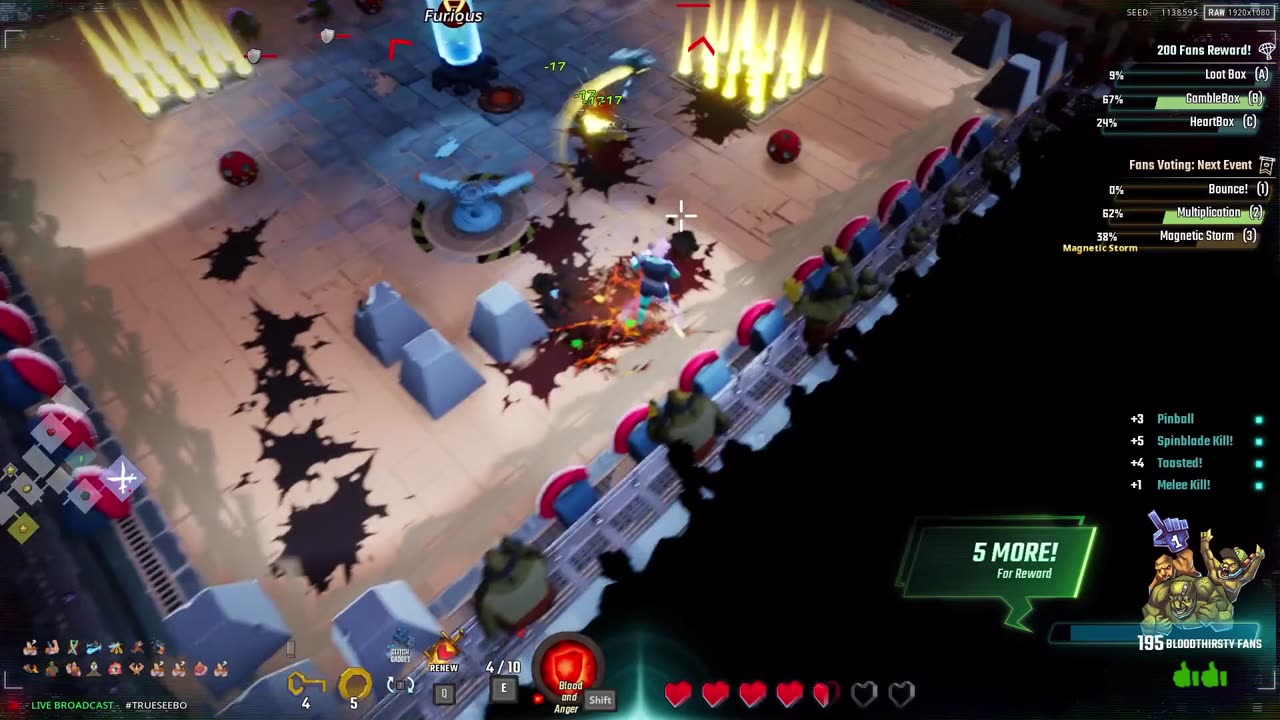Click the green thumbs-up fans icon
The image size is (1280, 720).
click(1200, 676)
